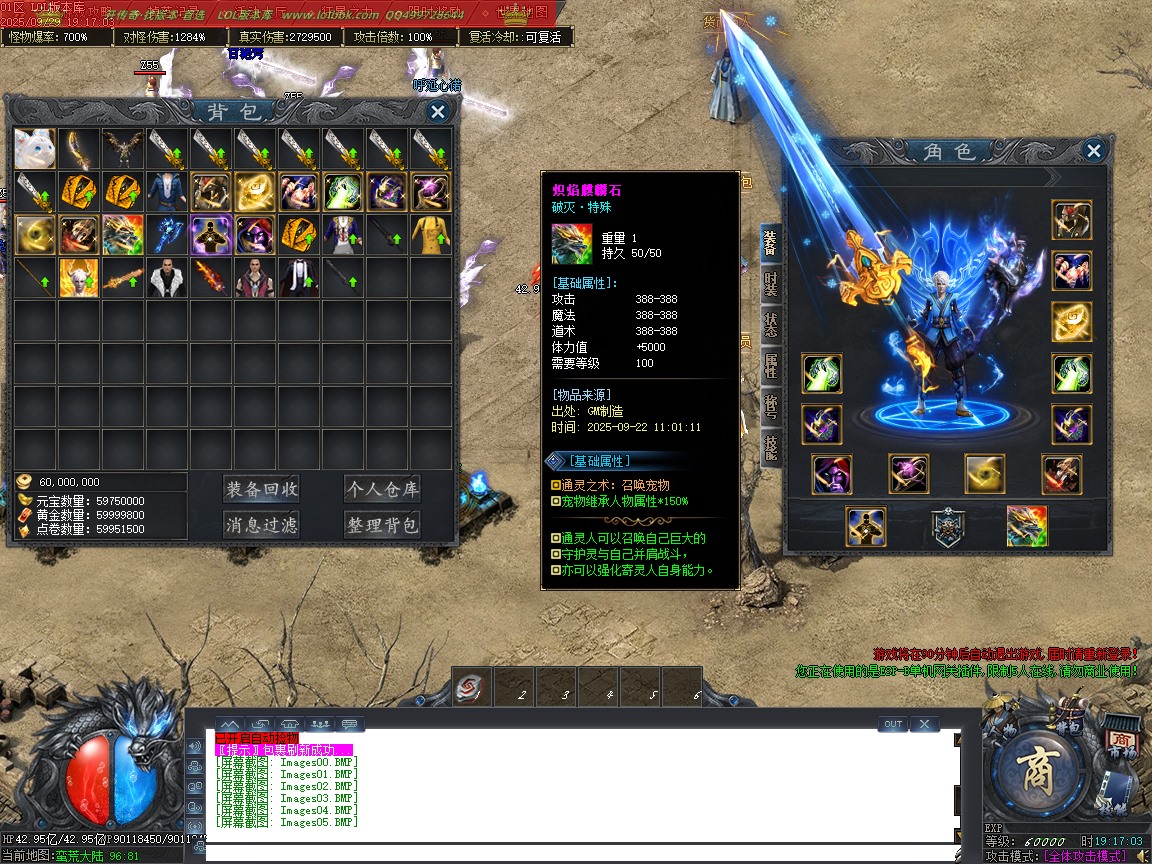Show the 属性 attributes tab
The height and width of the screenshot is (864, 1152).
click(x=770, y=367)
